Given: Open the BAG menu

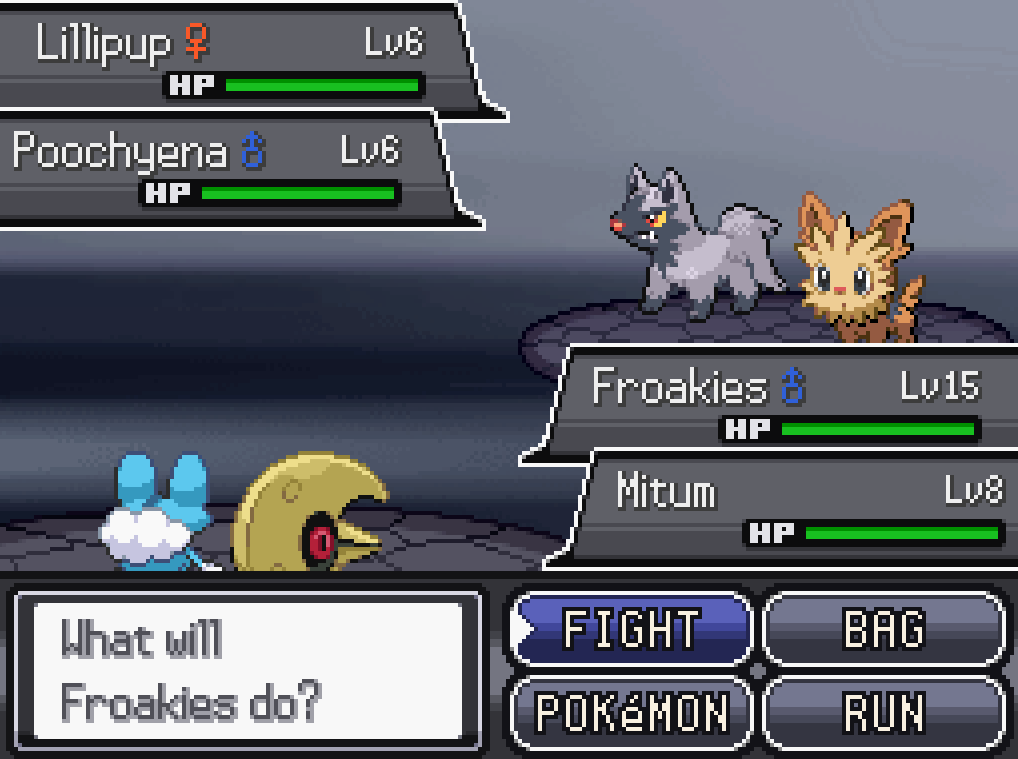Looking at the screenshot, I should coord(883,629).
